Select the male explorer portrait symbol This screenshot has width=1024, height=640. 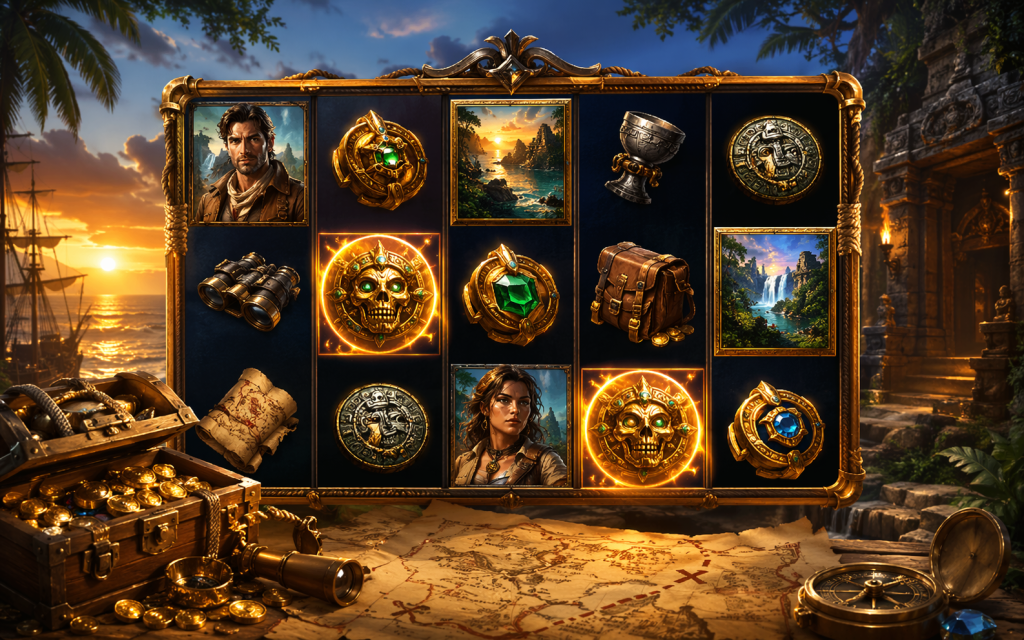(x=249, y=163)
